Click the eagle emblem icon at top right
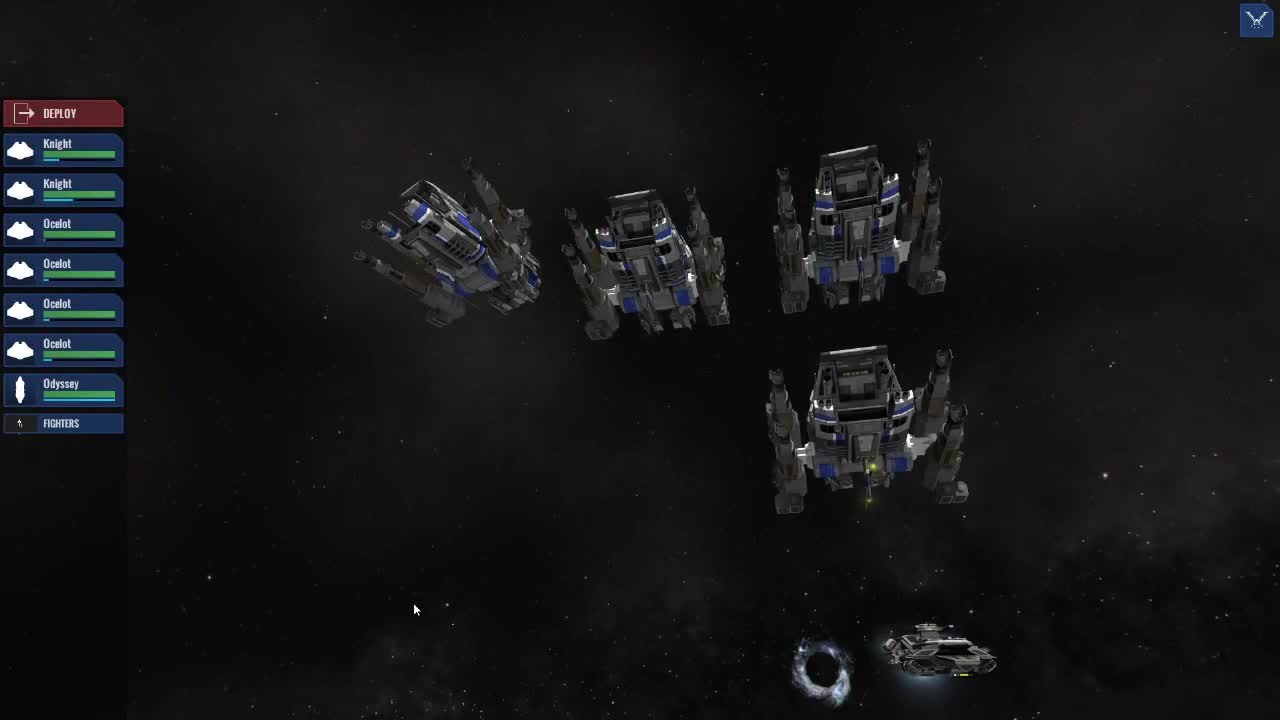 tap(1256, 20)
